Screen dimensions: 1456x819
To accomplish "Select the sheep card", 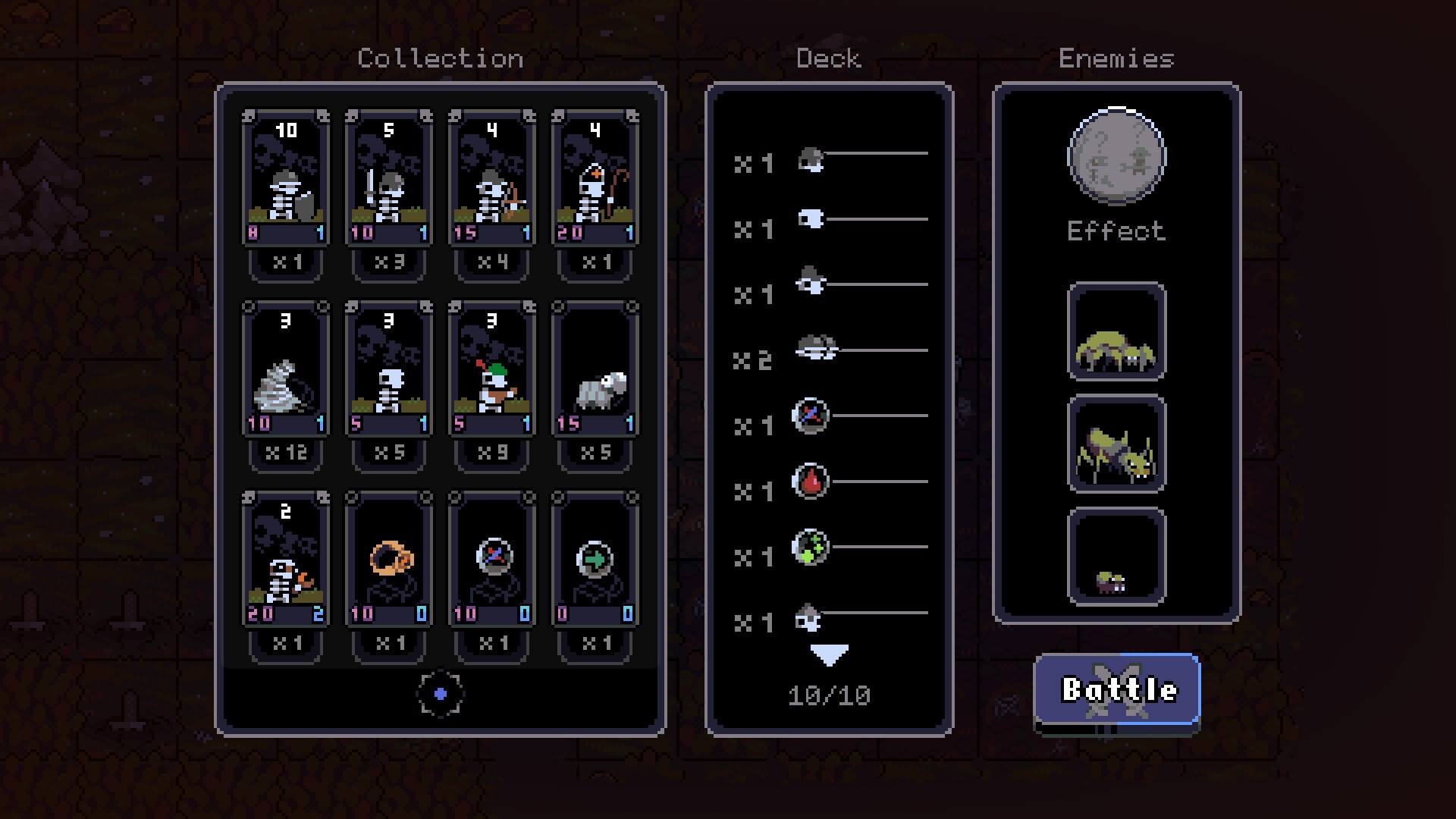I will click(x=595, y=370).
